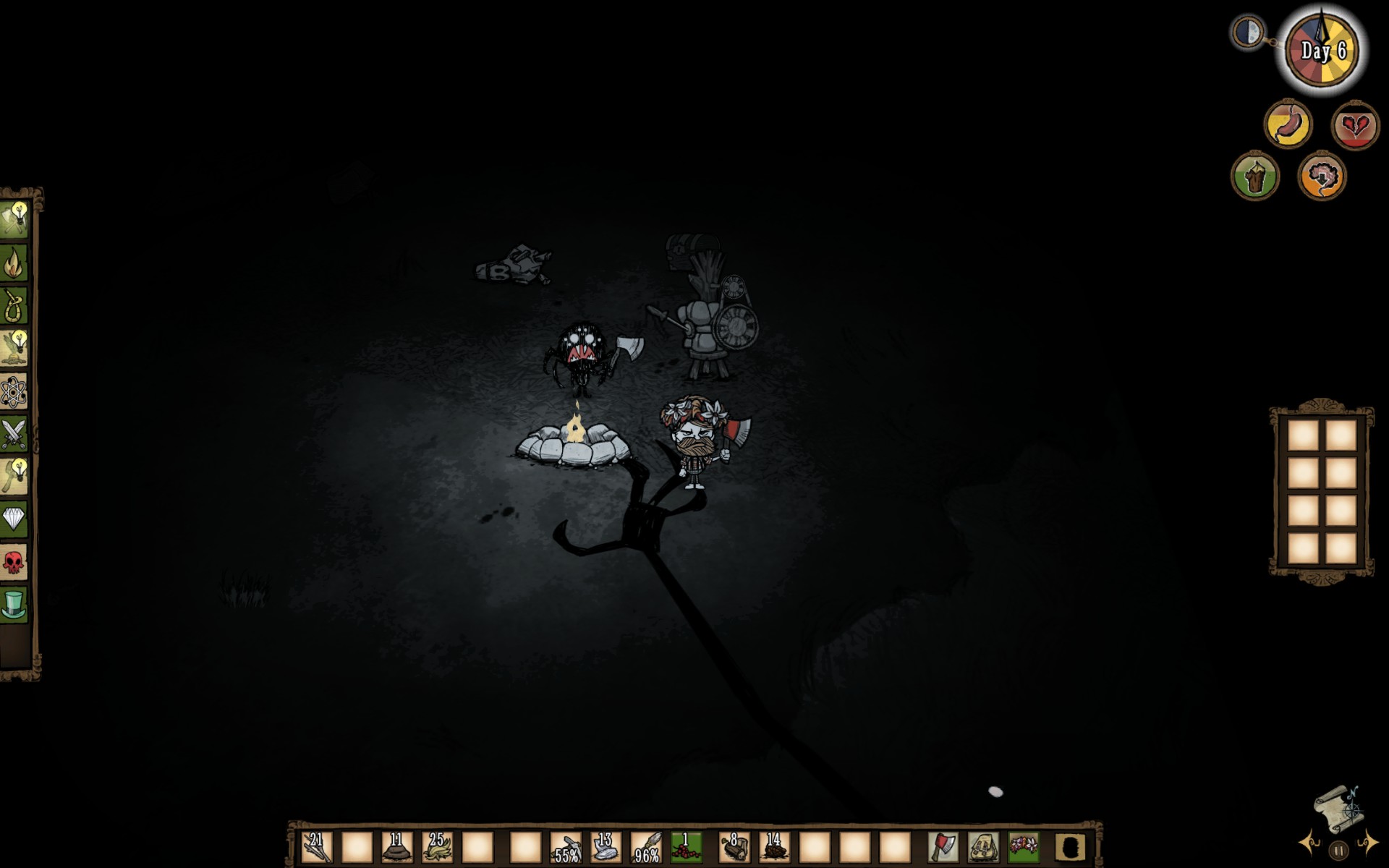Viewport: 1389px width, 868px height.
Task: Open the crossed swords Fight crafting tab
Action: pyautogui.click(x=14, y=434)
